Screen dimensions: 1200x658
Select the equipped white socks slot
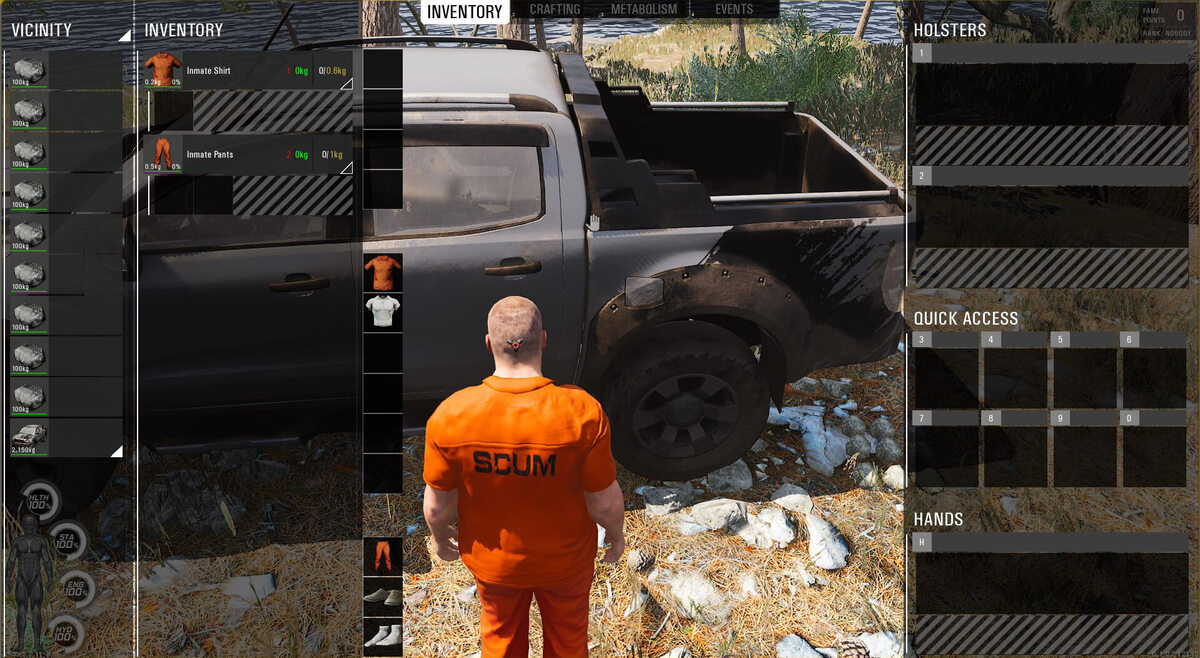pyautogui.click(x=383, y=634)
